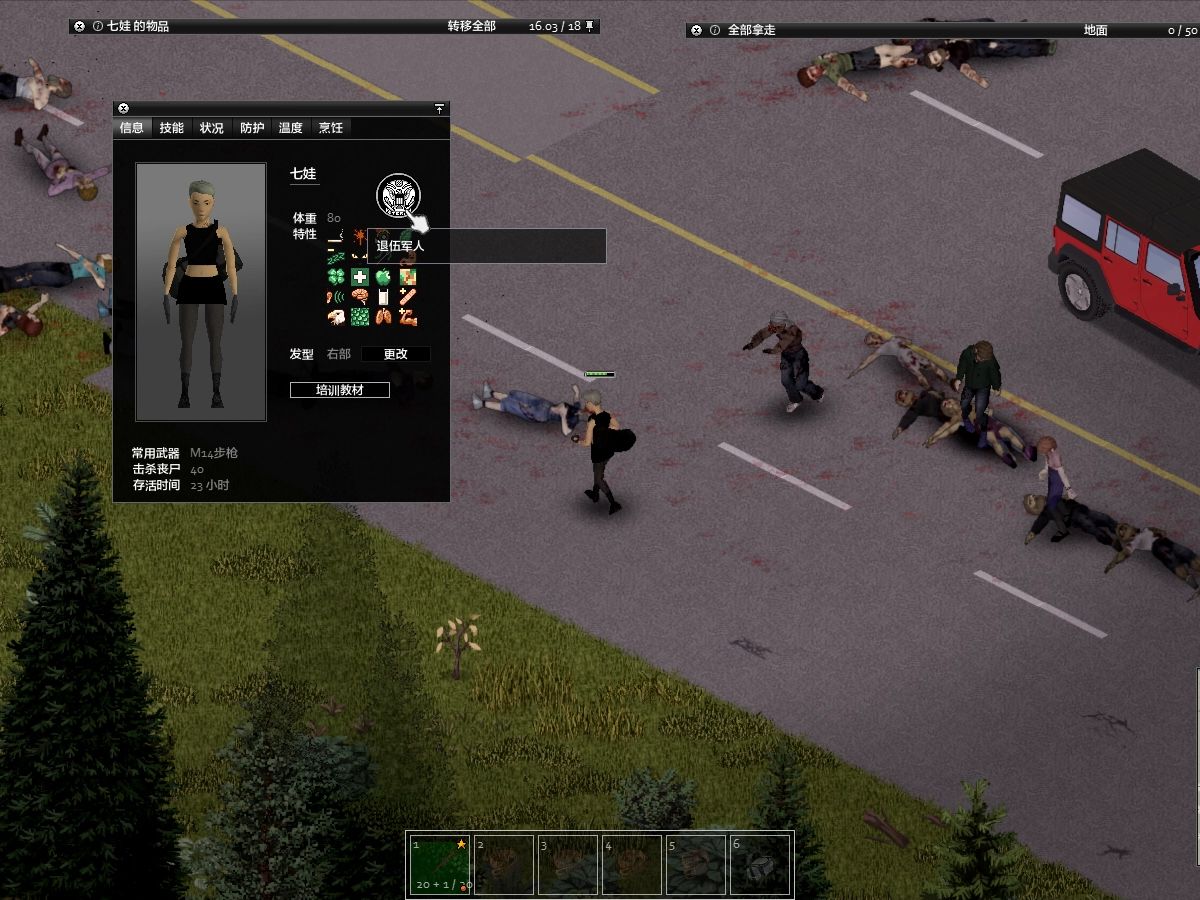The width and height of the screenshot is (1200, 900).
Task: Select the 温度 temperature tab
Action: [x=291, y=128]
